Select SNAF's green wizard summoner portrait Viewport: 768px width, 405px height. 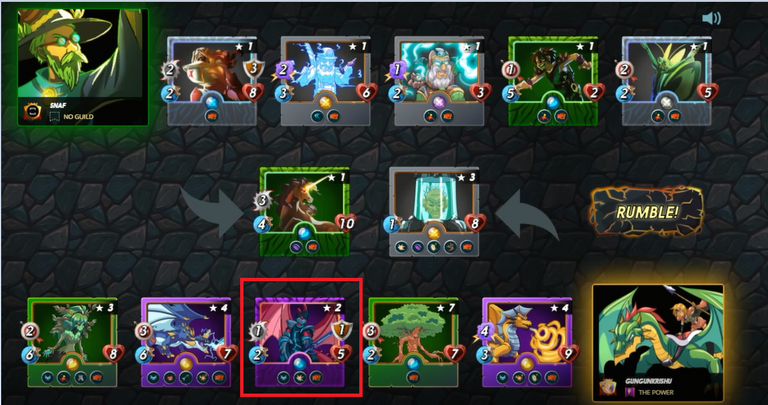pos(82,66)
